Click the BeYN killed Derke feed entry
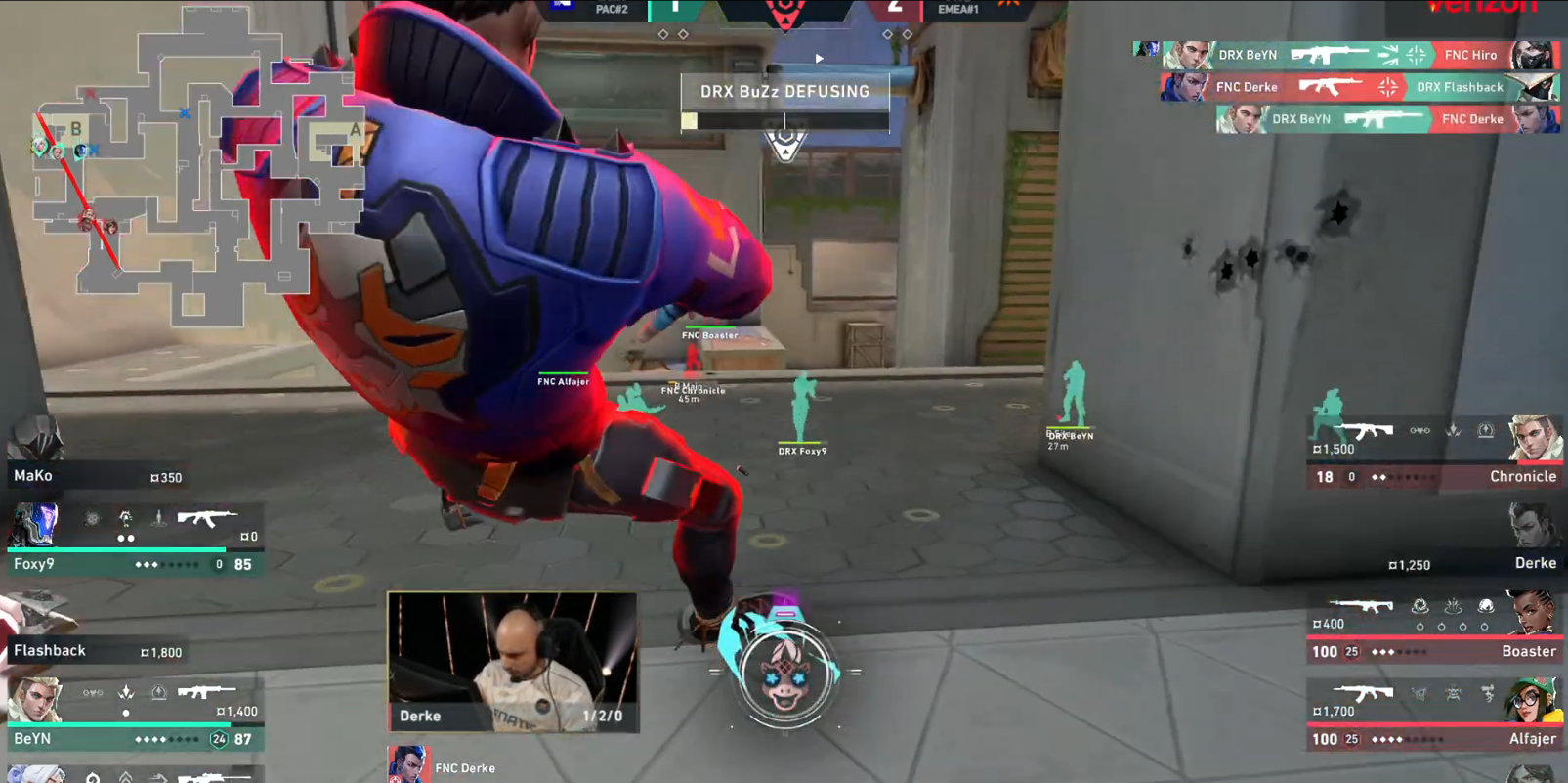The image size is (1568, 783). (x=1387, y=119)
